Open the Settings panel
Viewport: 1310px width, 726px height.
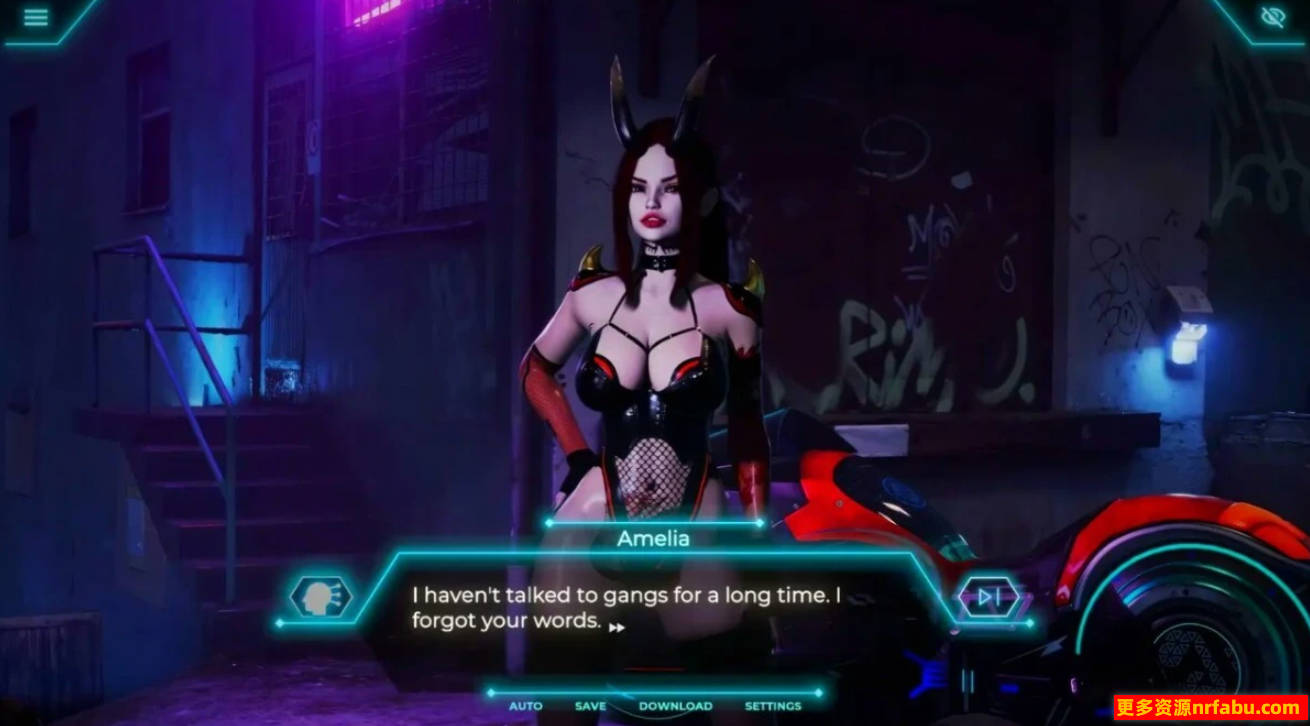(773, 706)
